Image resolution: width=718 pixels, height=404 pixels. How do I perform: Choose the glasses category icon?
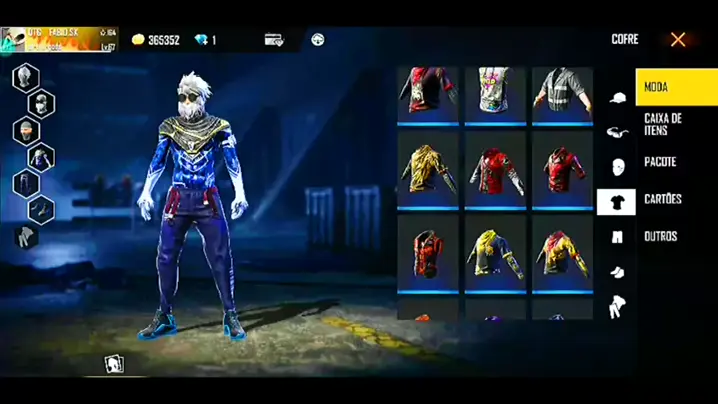pyautogui.click(x=616, y=132)
